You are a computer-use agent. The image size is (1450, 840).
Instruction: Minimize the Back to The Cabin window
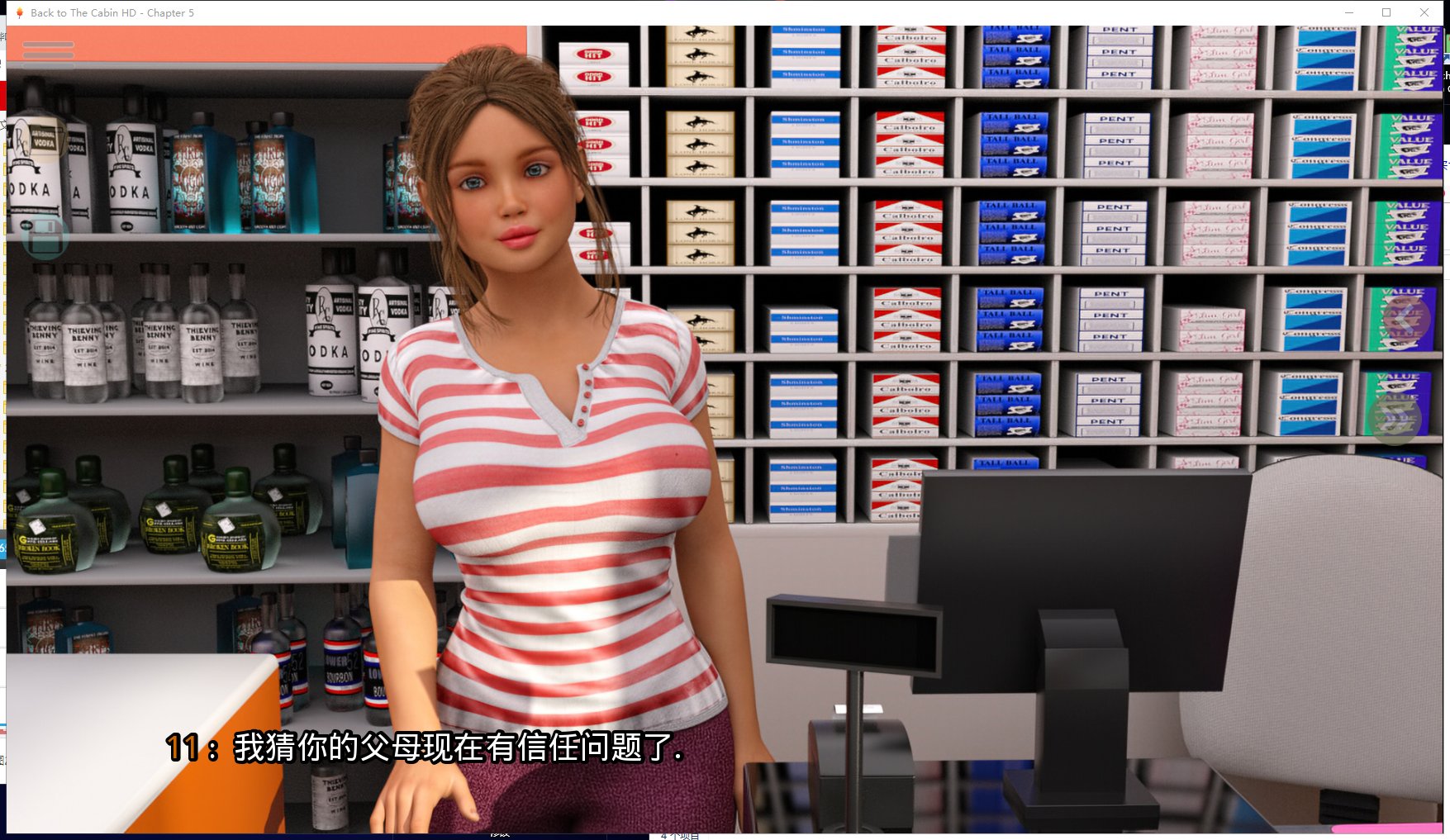[x=1351, y=12]
